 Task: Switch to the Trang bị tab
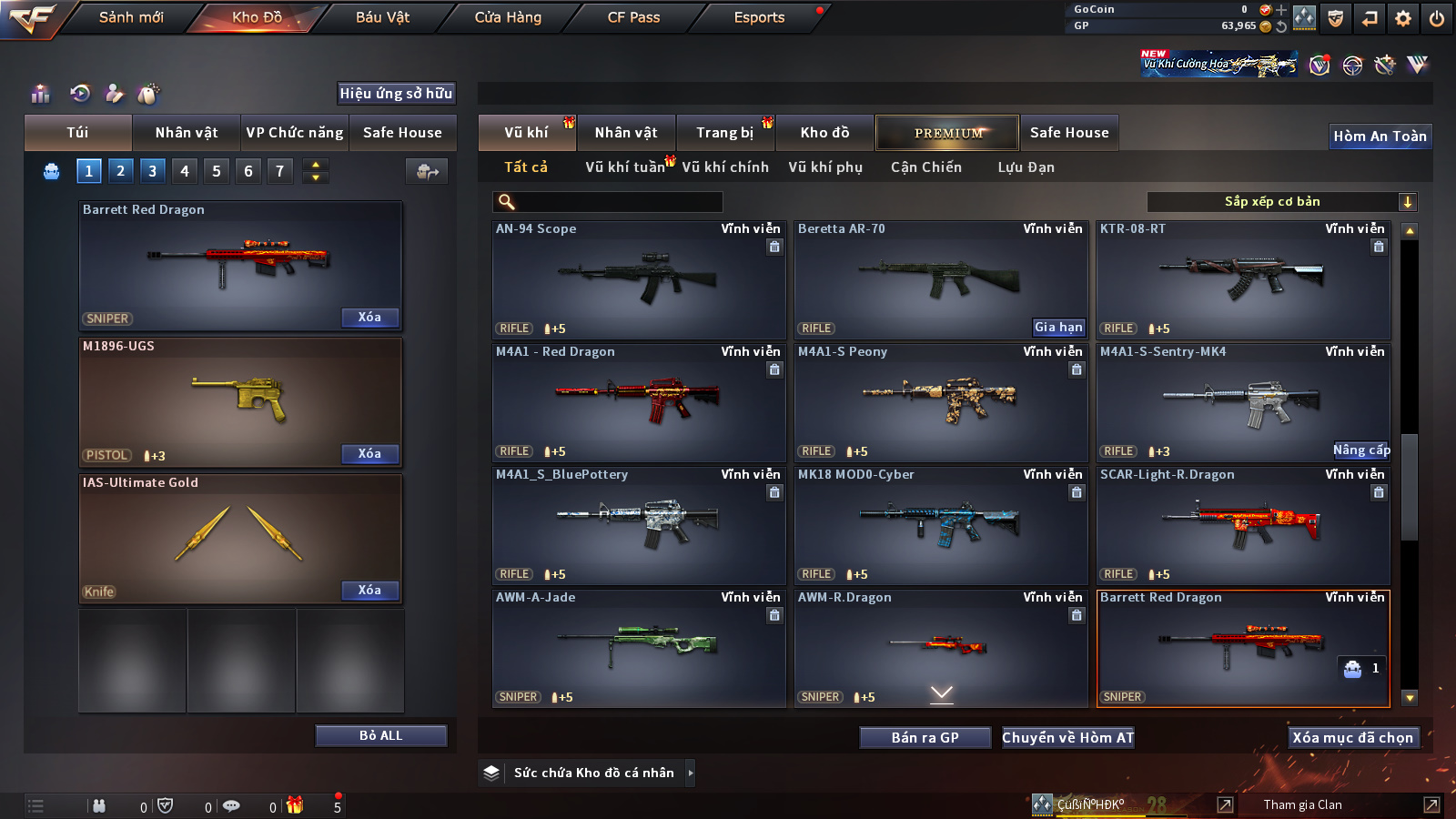click(x=724, y=133)
